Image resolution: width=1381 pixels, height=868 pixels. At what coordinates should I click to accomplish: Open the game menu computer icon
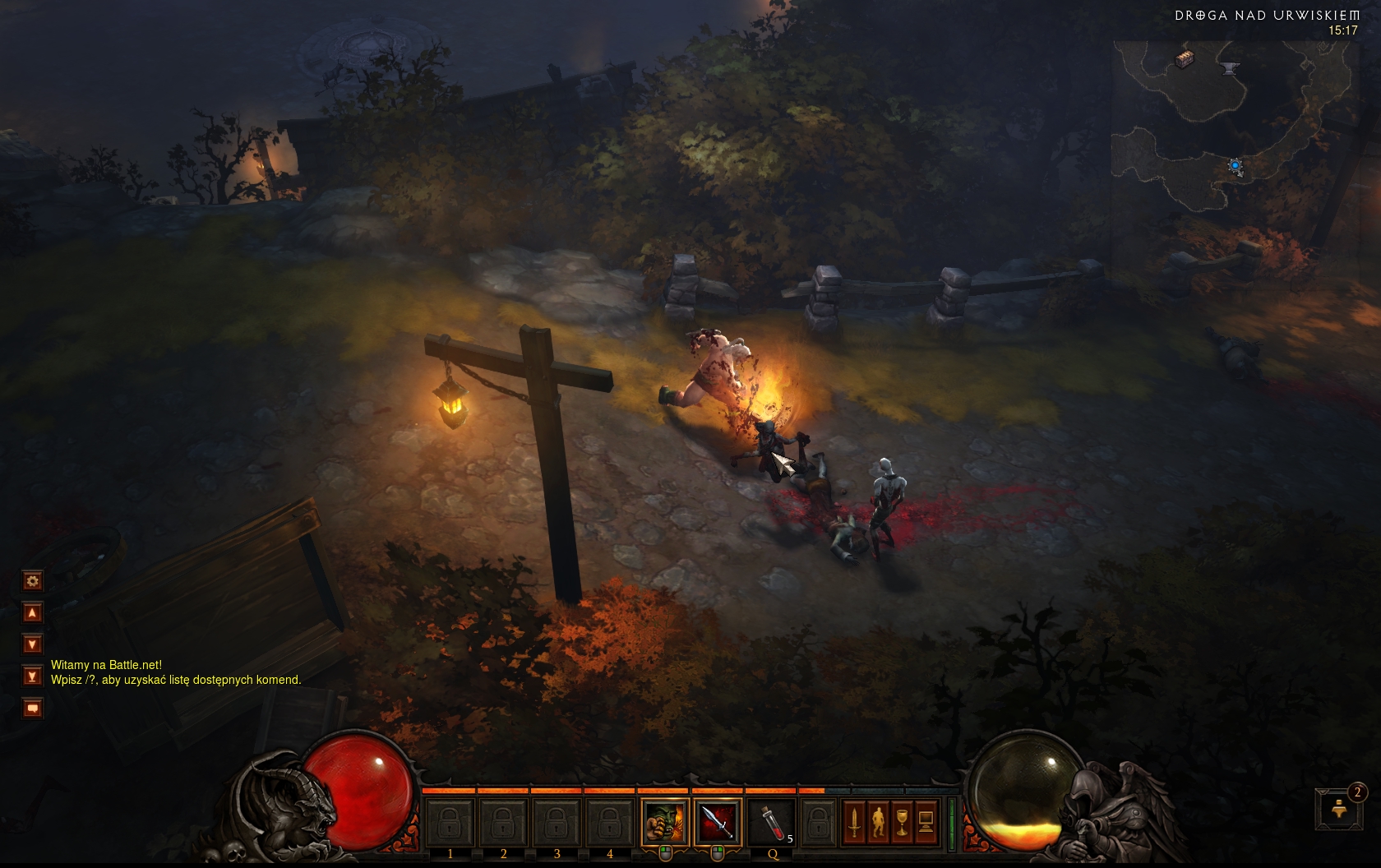pyautogui.click(x=926, y=821)
